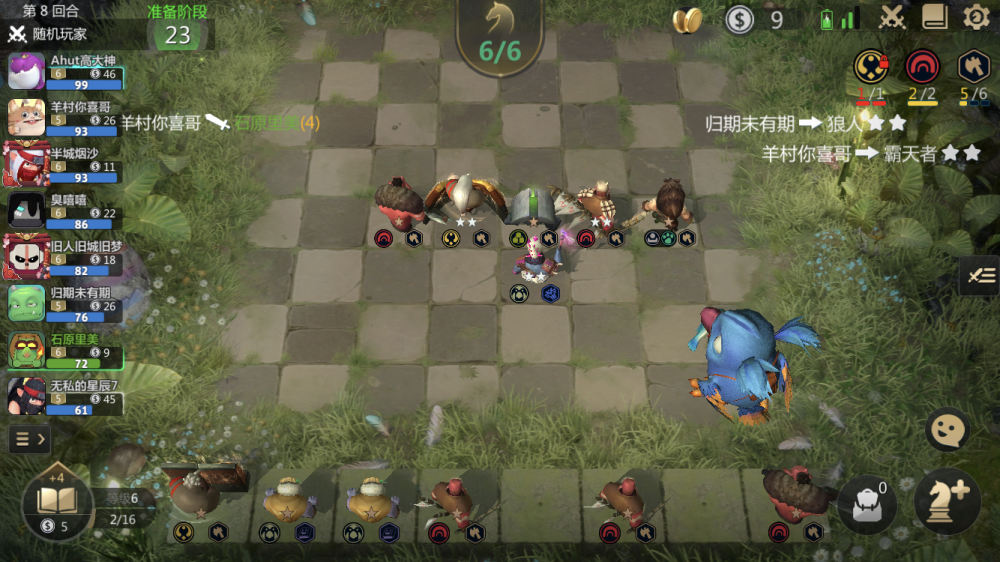Viewport: 1000px width, 562px height.
Task: Show the red arch synergy details
Action: pyautogui.click(x=922, y=68)
